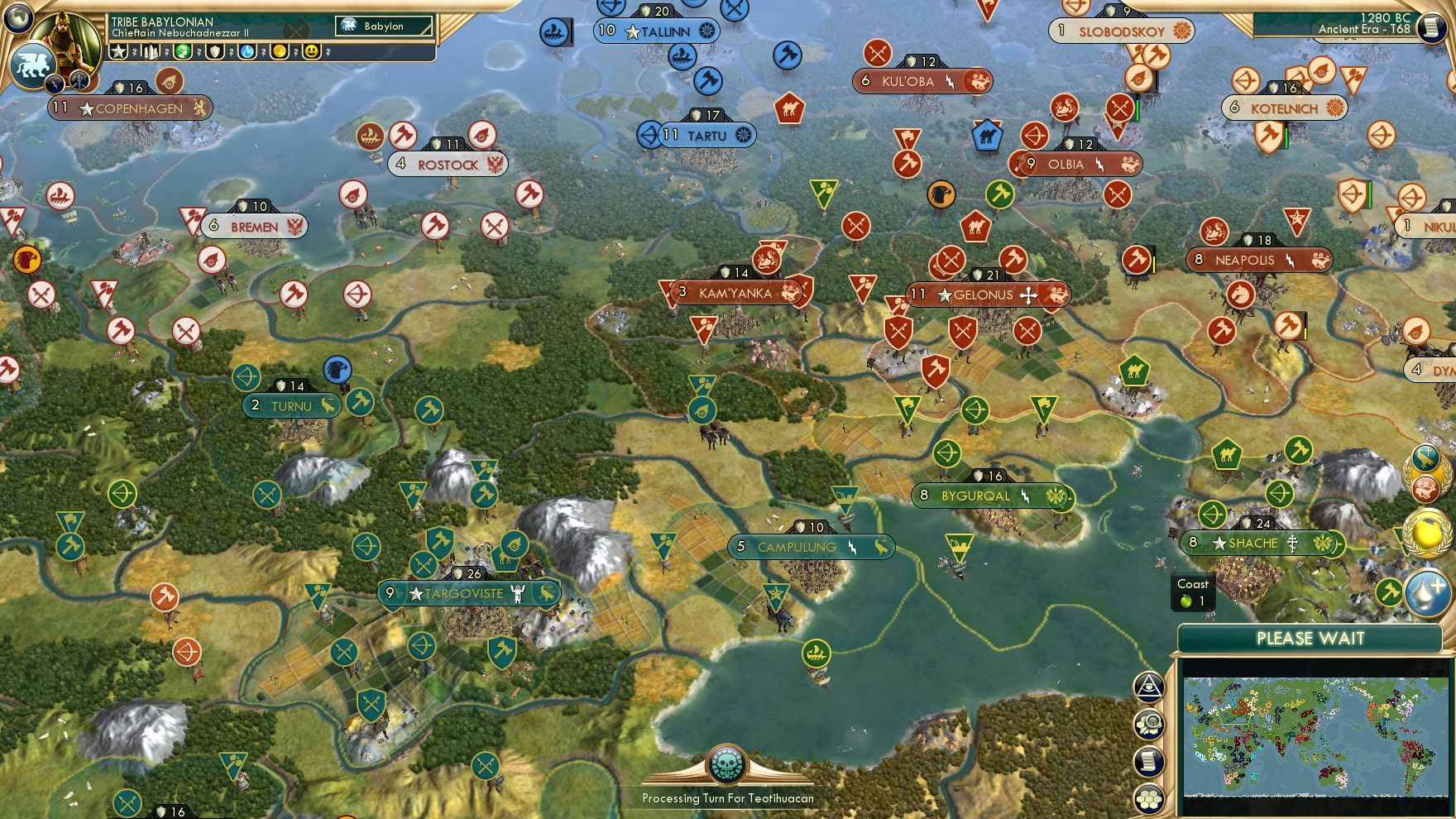Select the shield icon in the status bar
1456x819 pixels.
(215, 52)
